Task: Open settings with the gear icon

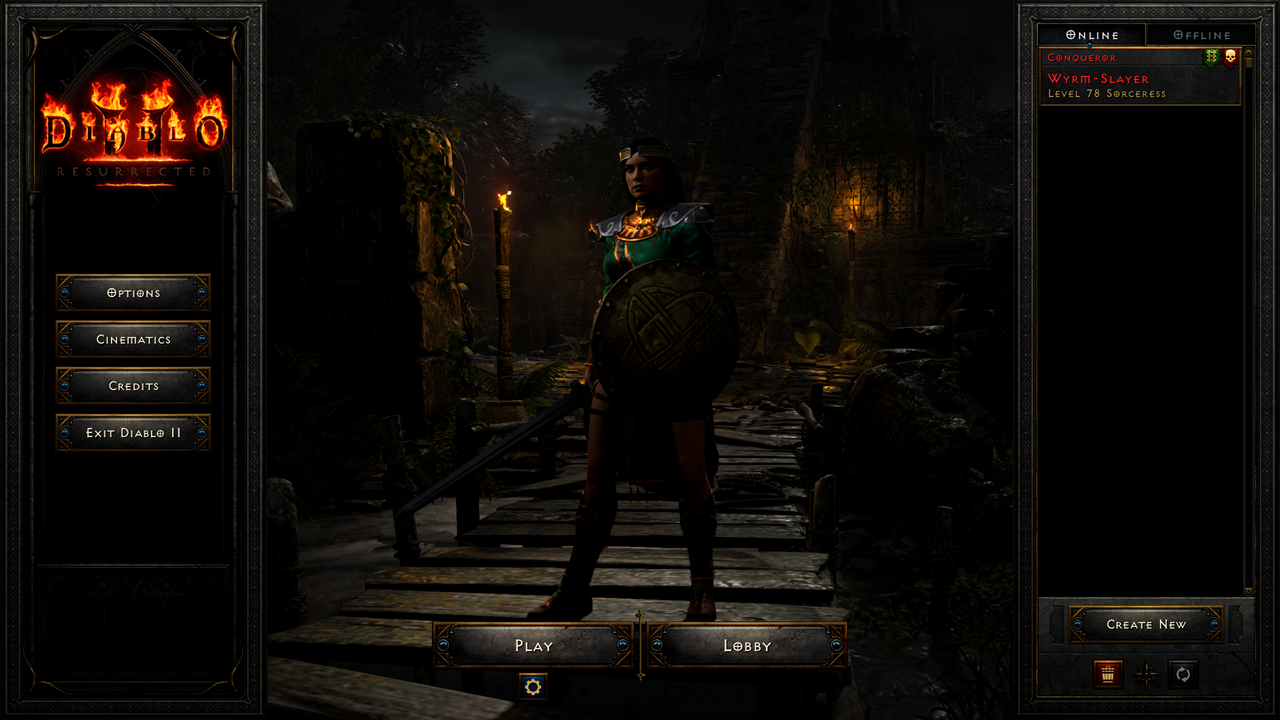Action: coord(531,686)
